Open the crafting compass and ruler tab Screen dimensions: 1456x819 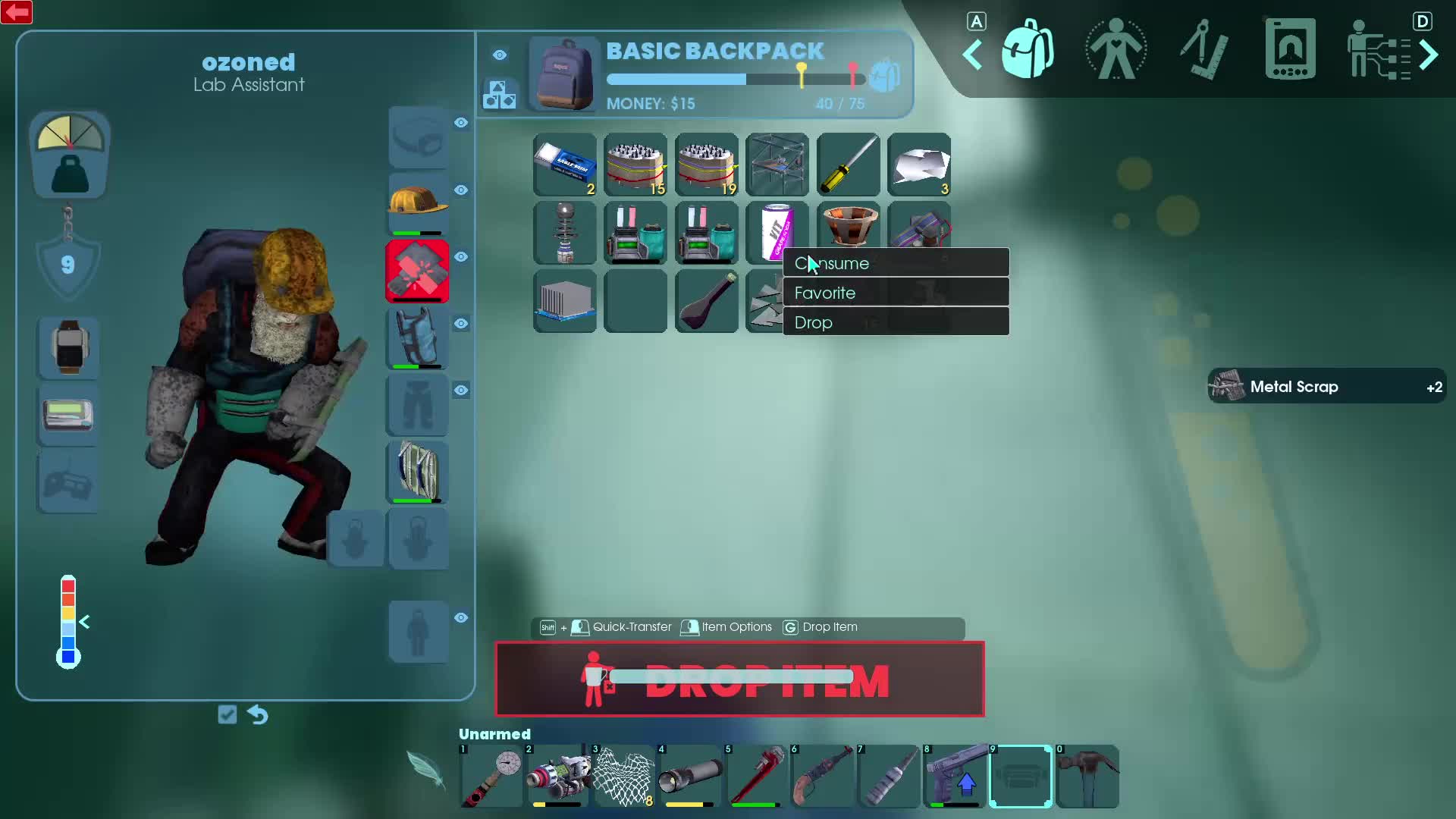pyautogui.click(x=1203, y=50)
